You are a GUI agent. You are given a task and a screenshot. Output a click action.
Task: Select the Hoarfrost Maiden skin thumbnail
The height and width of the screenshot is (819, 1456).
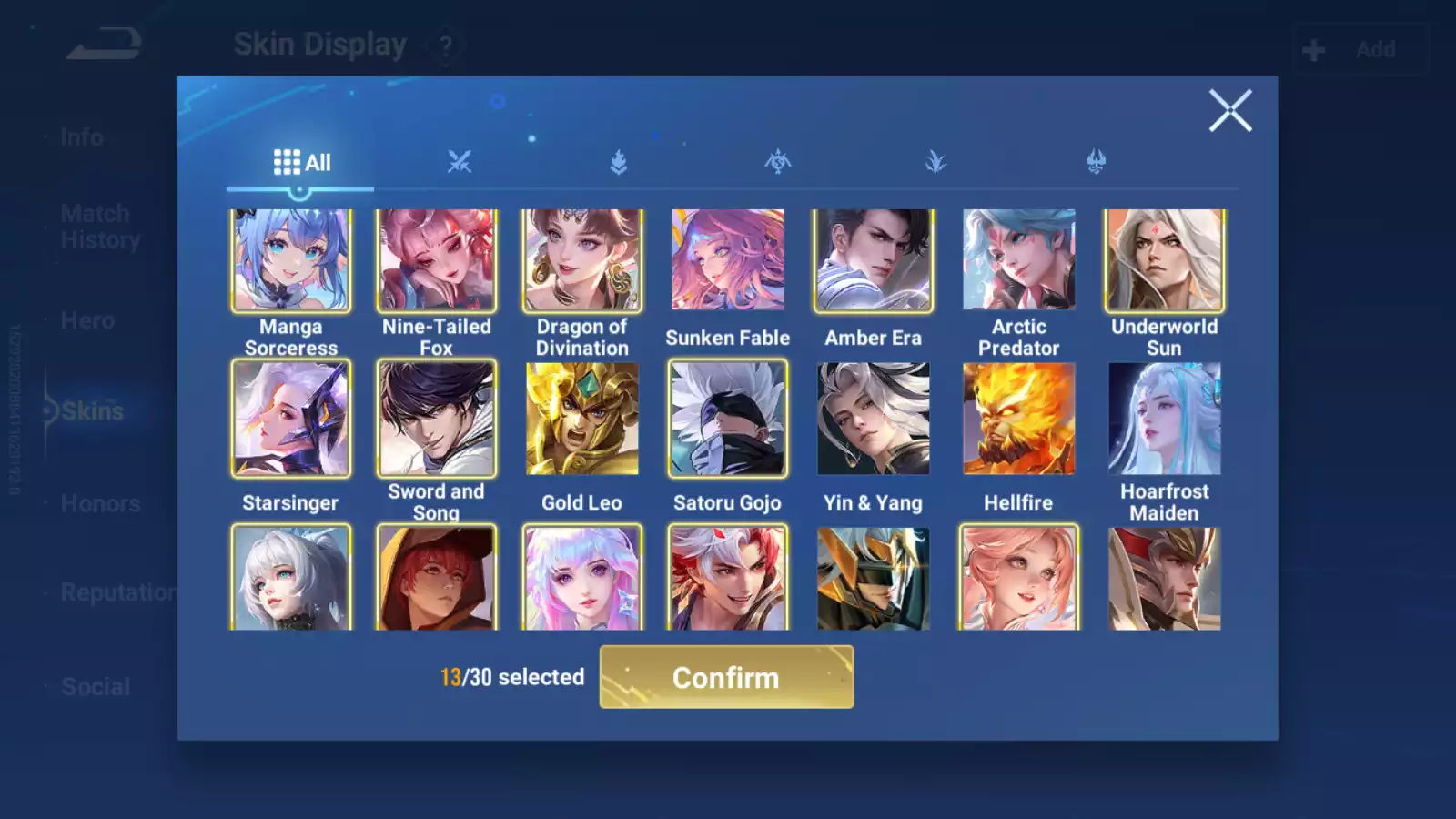tap(1165, 419)
